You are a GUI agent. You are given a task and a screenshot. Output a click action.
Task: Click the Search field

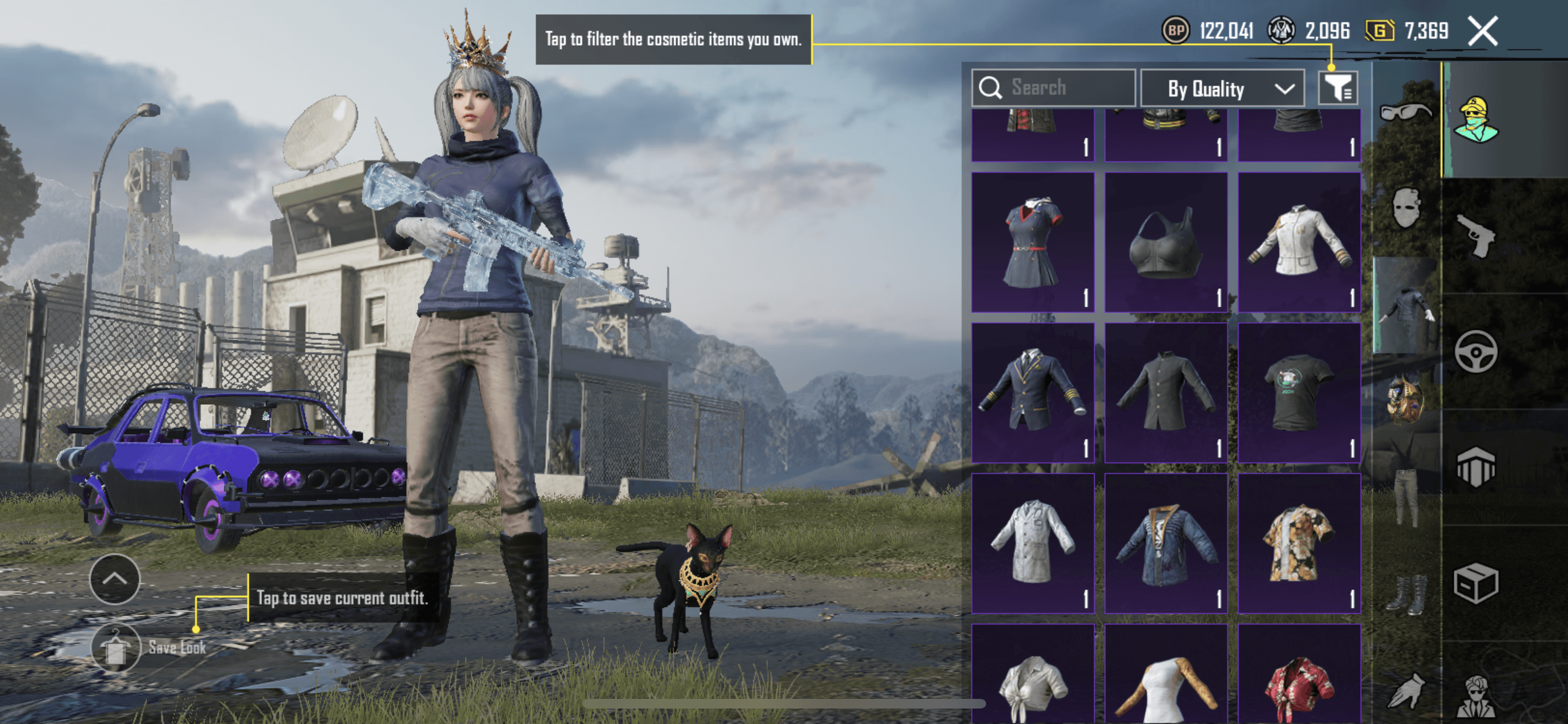tap(1054, 88)
